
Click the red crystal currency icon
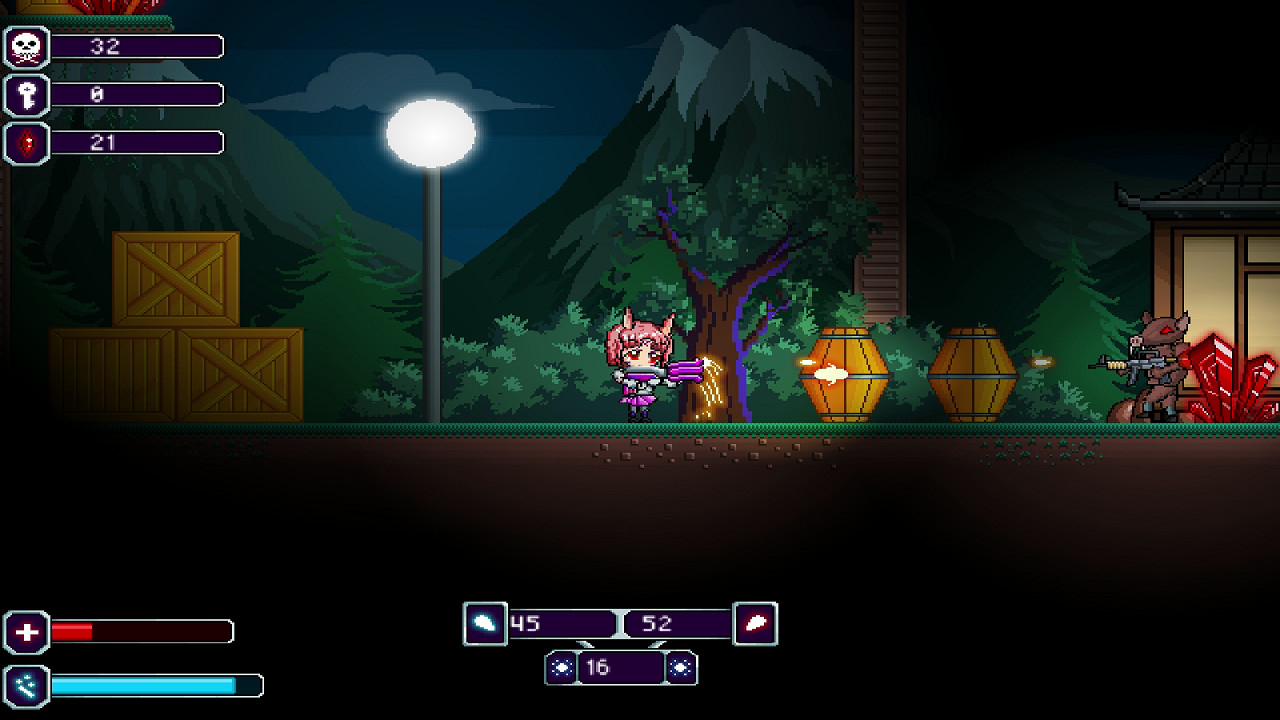[27, 143]
